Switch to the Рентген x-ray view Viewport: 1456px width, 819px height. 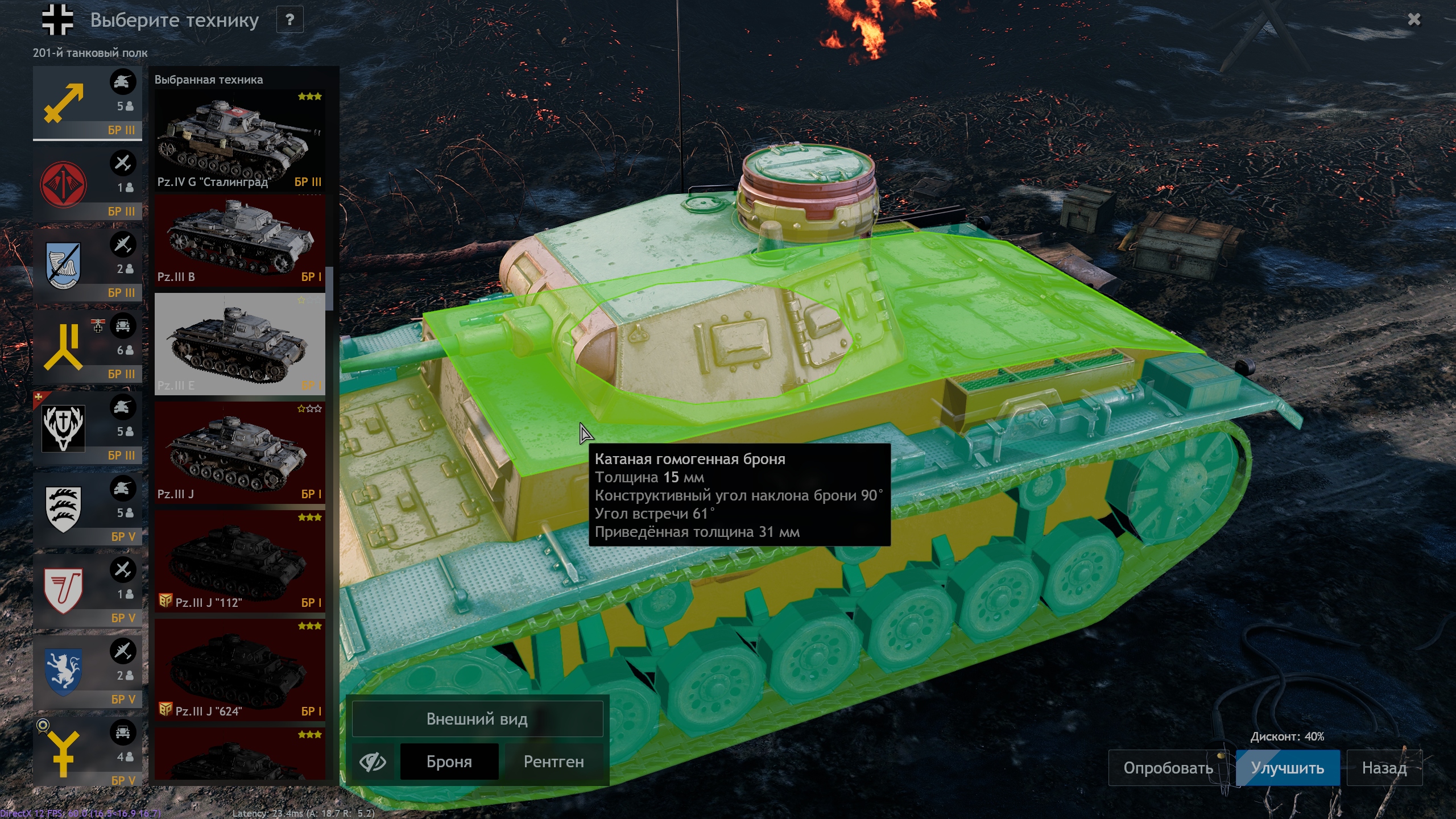[x=553, y=762]
